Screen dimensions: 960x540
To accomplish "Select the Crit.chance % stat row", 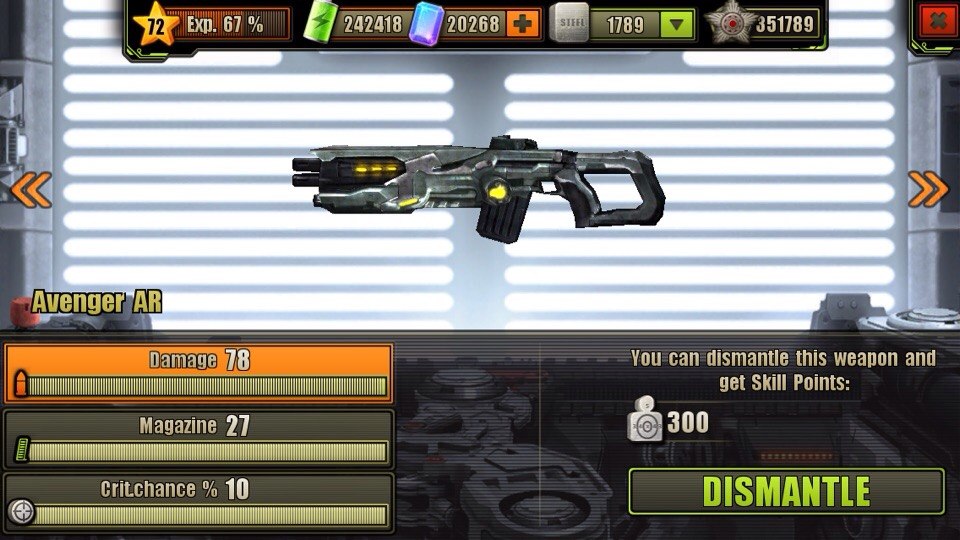I will click(x=198, y=502).
